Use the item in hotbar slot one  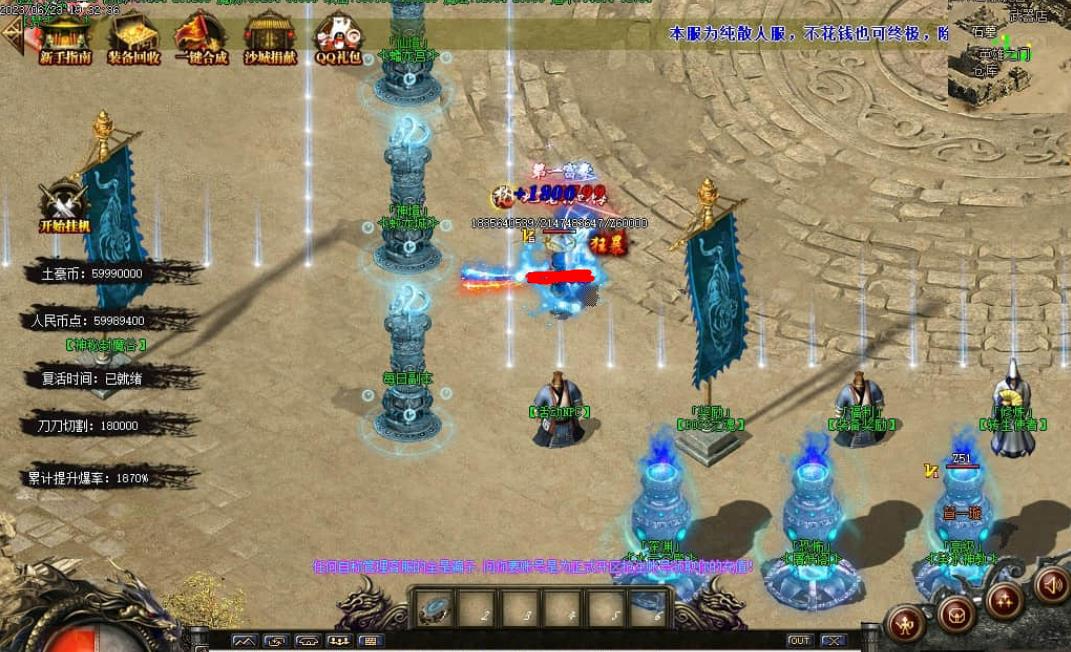[434, 607]
